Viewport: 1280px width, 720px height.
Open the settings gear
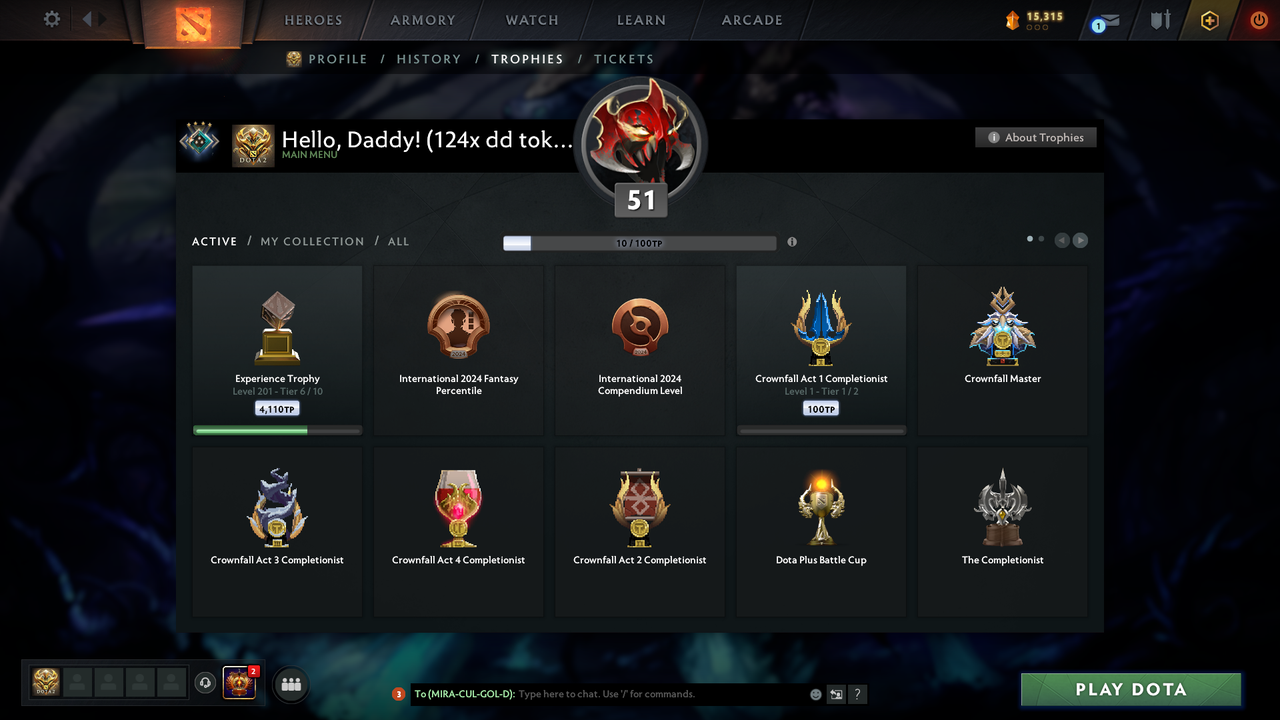(x=51, y=19)
